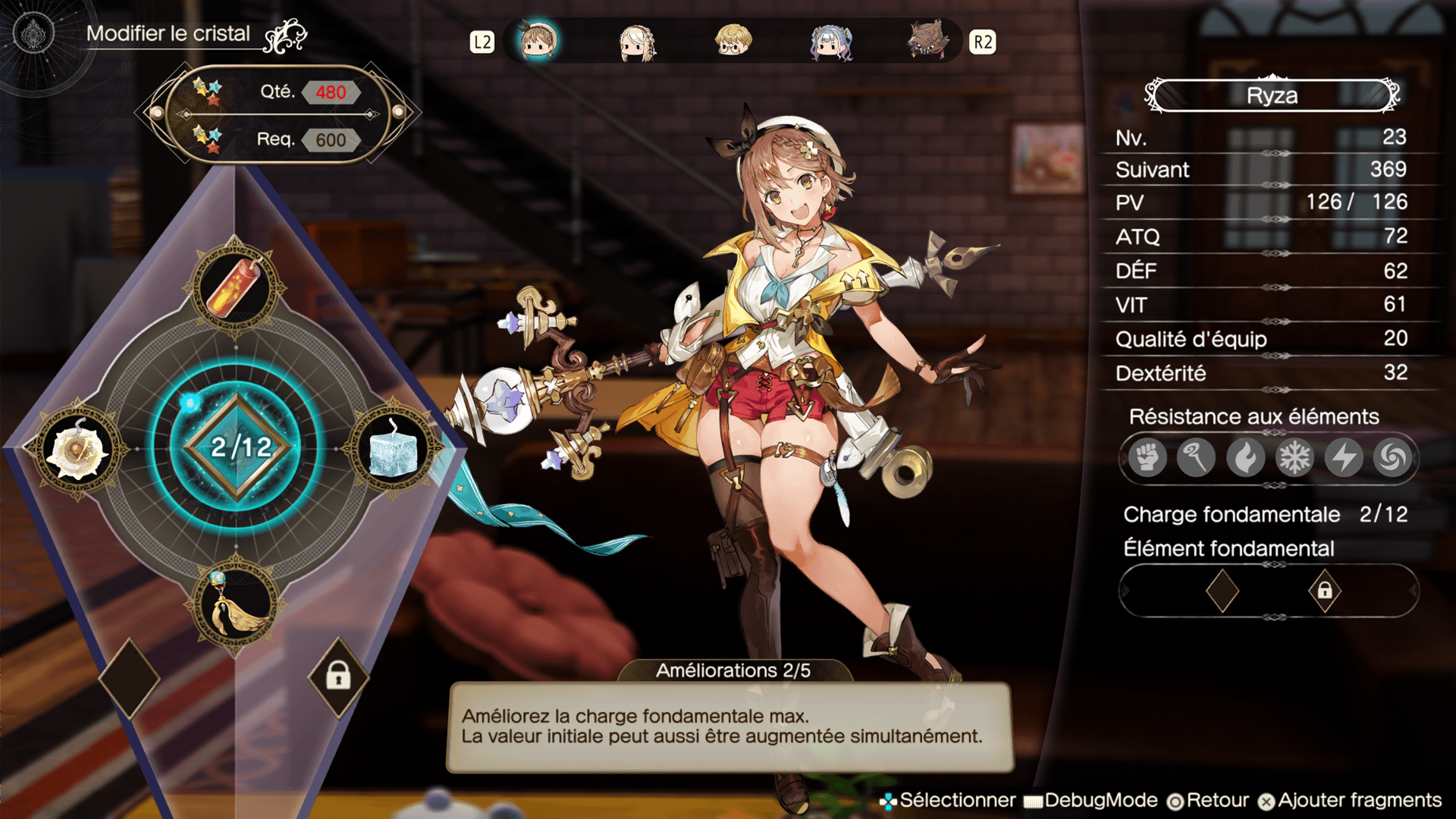Click the locked diamond slot under the crystal wheel
This screenshot has height=819, width=1456.
point(338,676)
